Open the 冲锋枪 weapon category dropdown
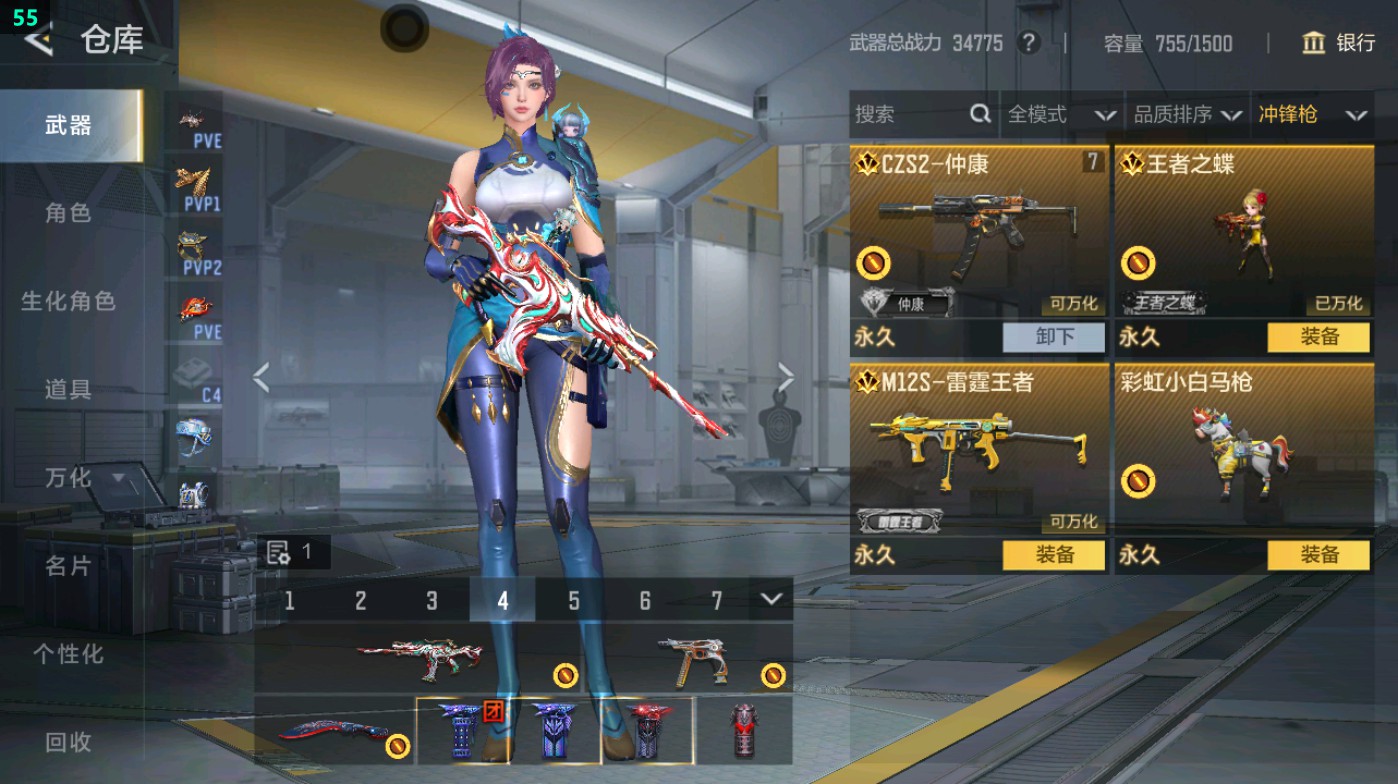This screenshot has height=784, width=1398. [1308, 114]
